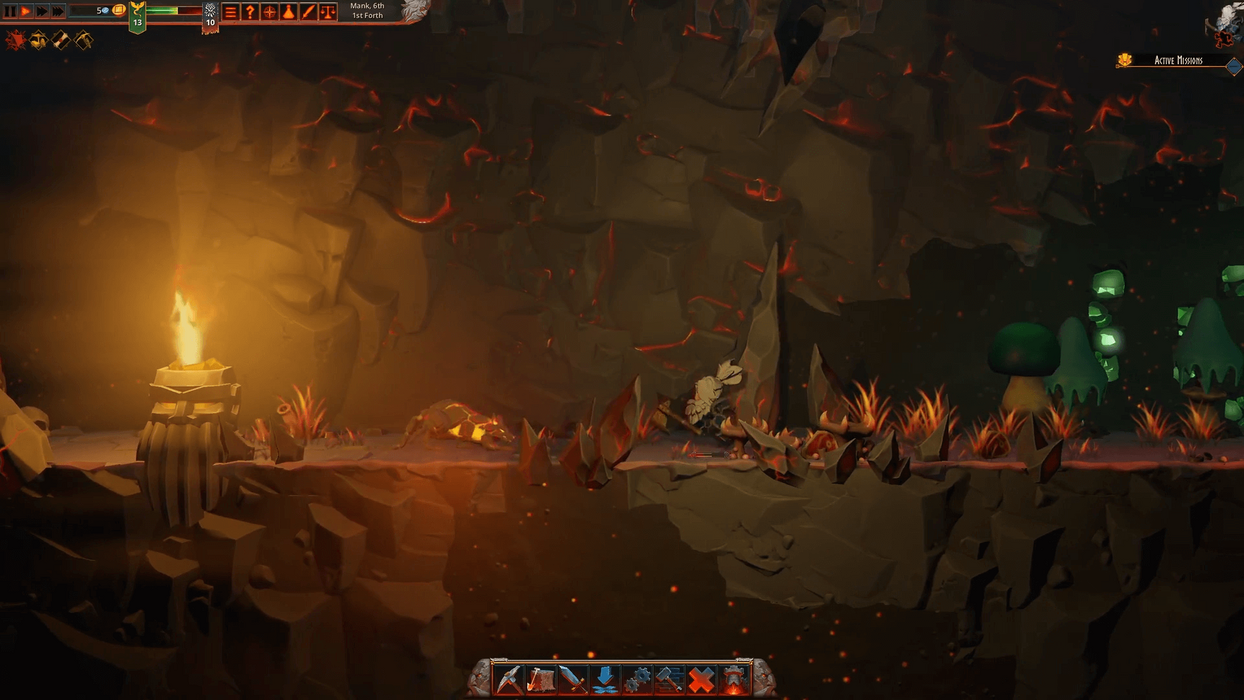The image size is (1244, 700).
Task: Select the pickaxe dig tool
Action: (509, 679)
